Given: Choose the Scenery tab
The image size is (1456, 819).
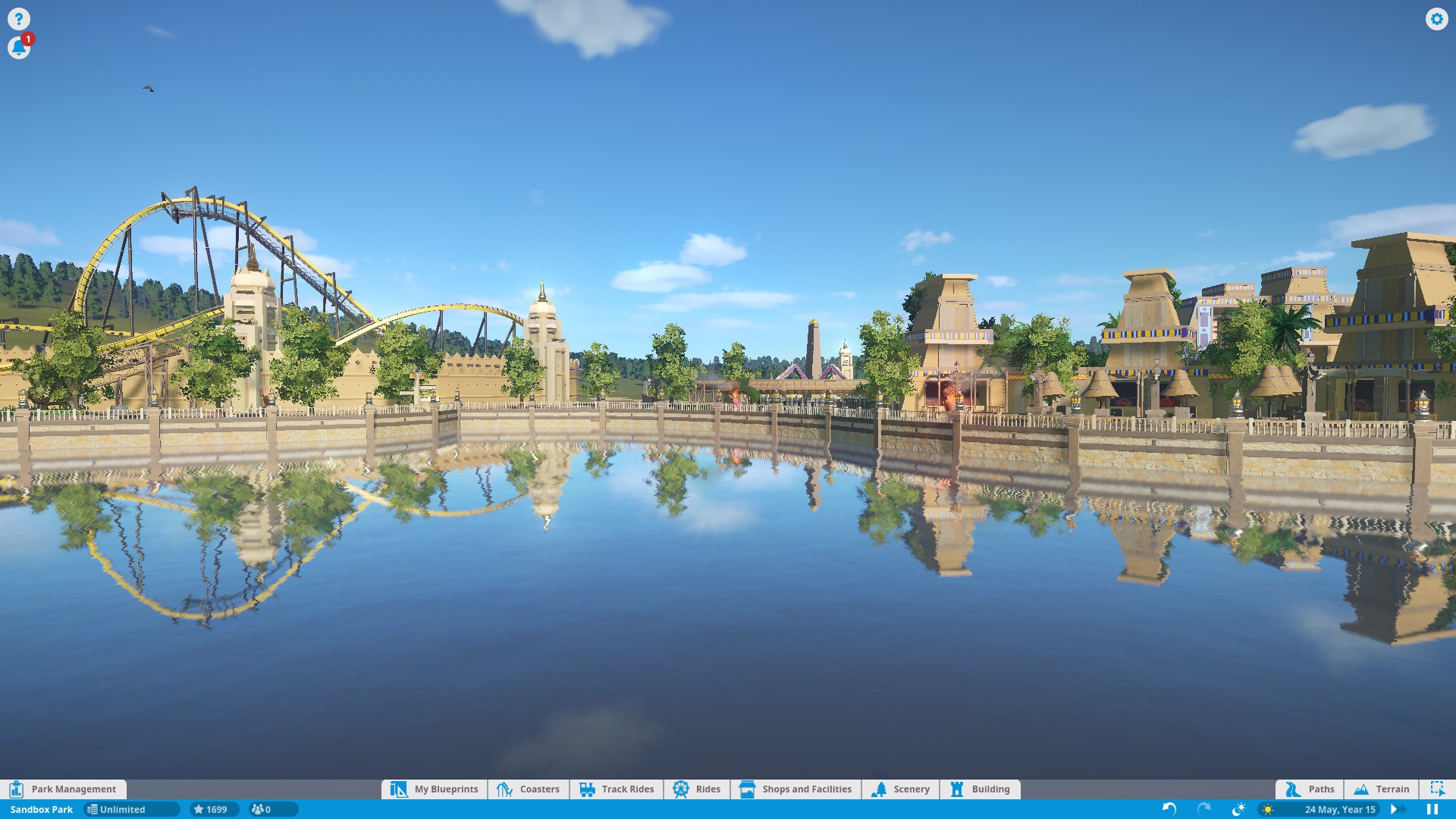Looking at the screenshot, I should (900, 789).
